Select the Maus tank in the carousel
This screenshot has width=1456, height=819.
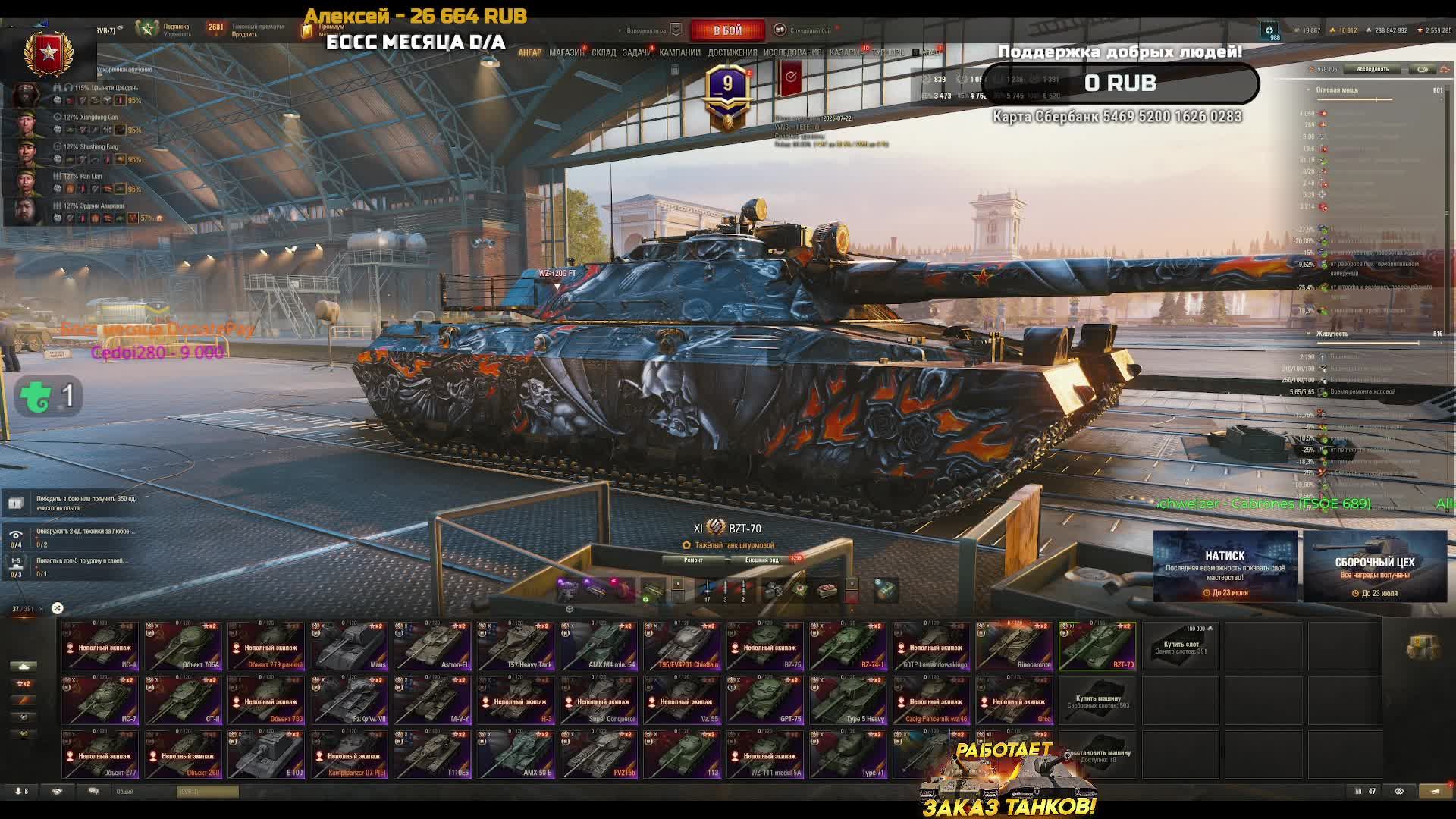[350, 646]
